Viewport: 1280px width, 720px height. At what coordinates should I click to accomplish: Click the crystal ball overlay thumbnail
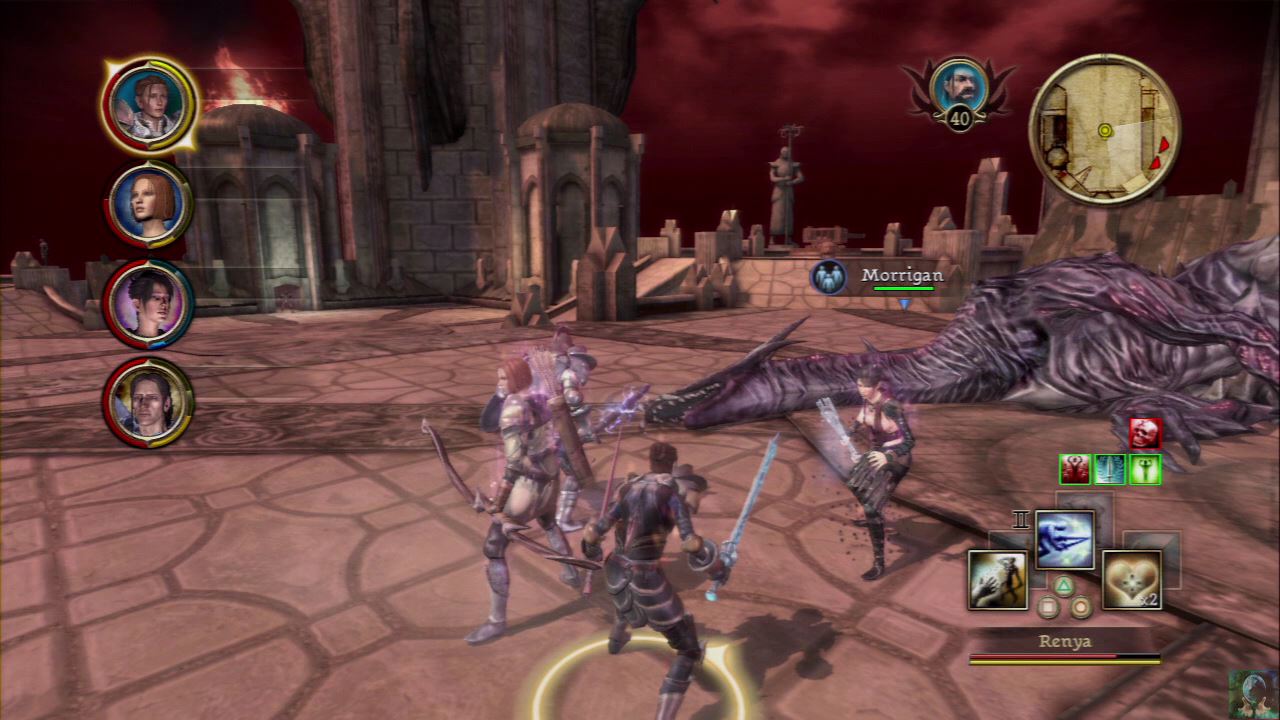point(1252,693)
